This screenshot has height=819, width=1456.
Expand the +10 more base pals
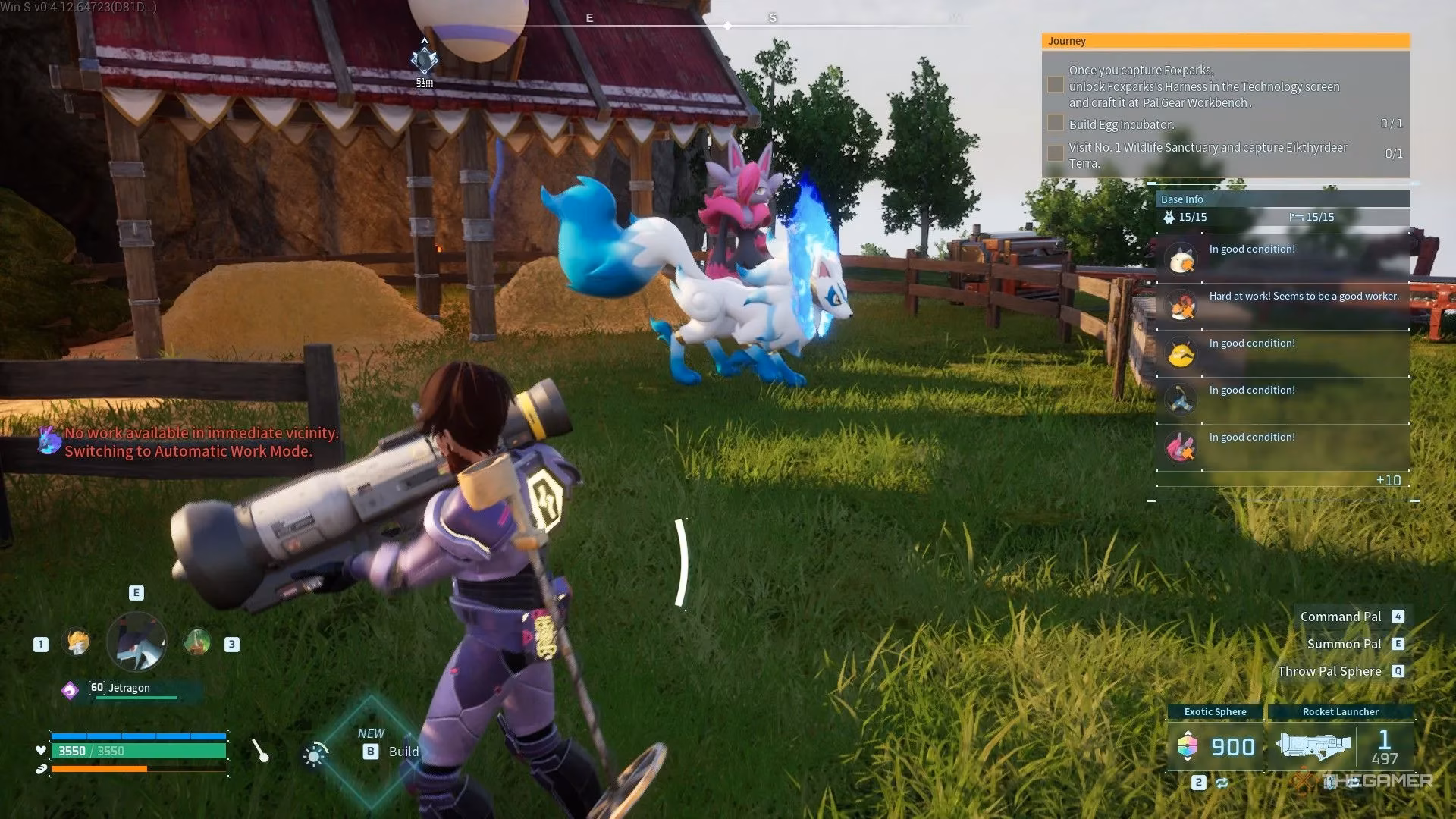tap(1388, 481)
